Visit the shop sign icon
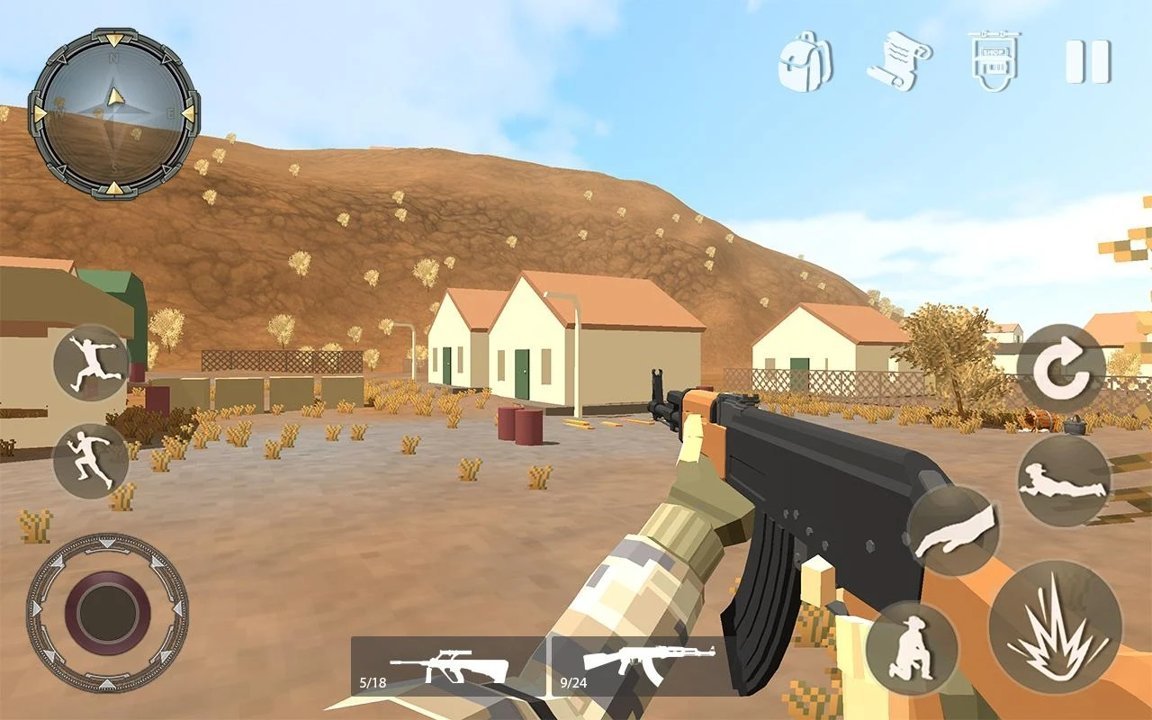The height and width of the screenshot is (720, 1152). coord(991,61)
